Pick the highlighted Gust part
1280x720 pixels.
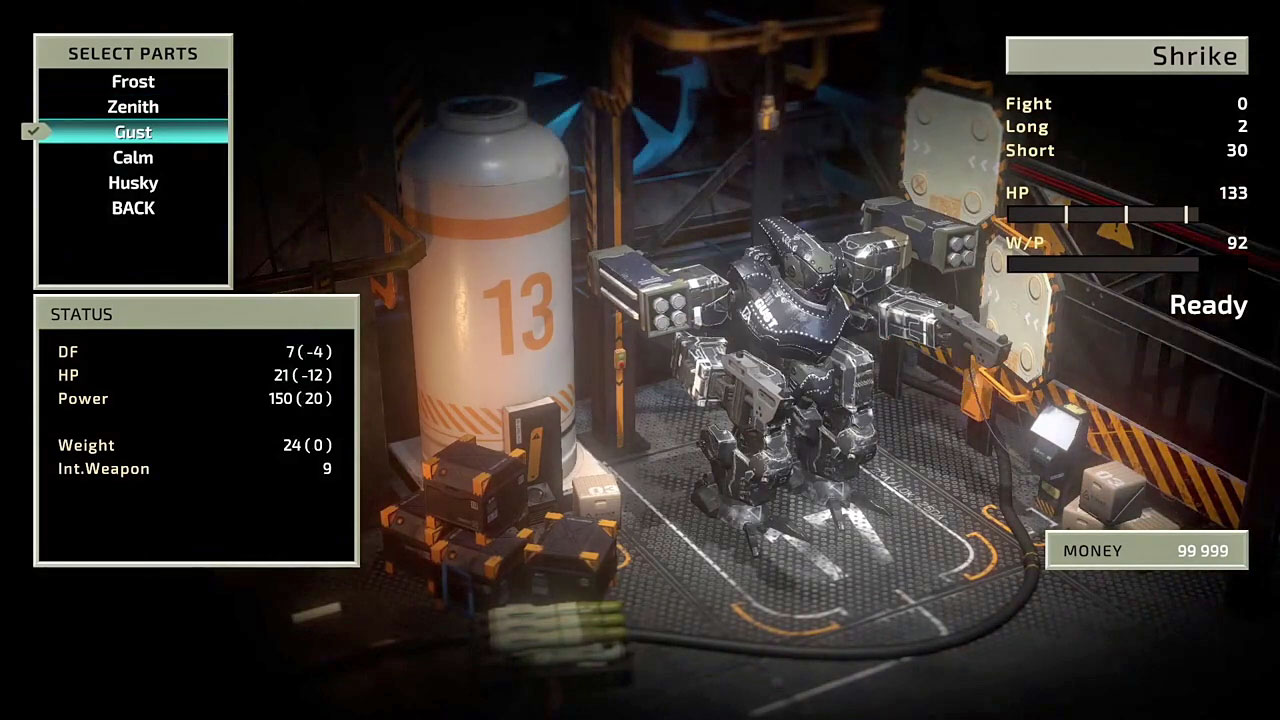tap(133, 132)
